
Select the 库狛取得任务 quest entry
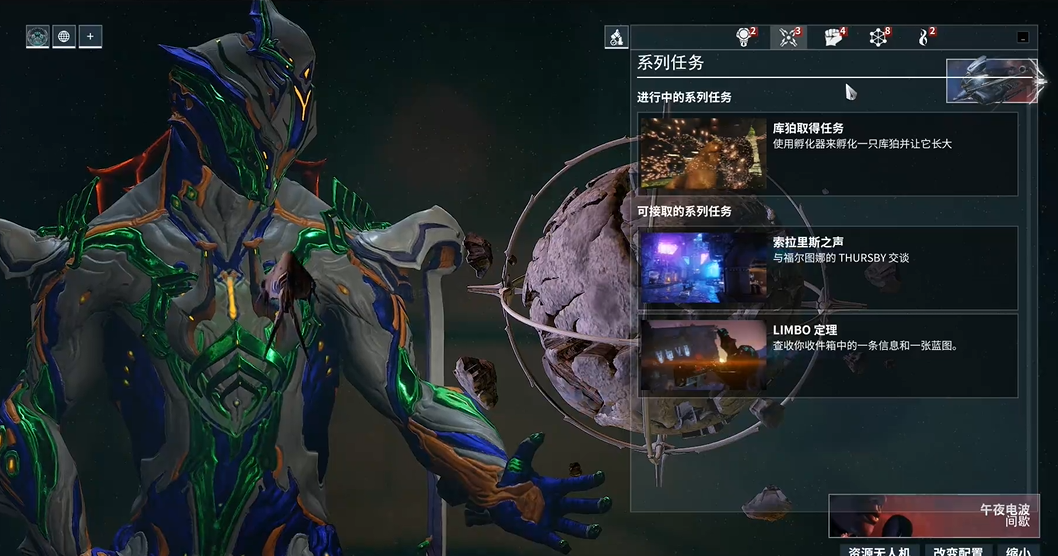pyautogui.click(x=828, y=154)
